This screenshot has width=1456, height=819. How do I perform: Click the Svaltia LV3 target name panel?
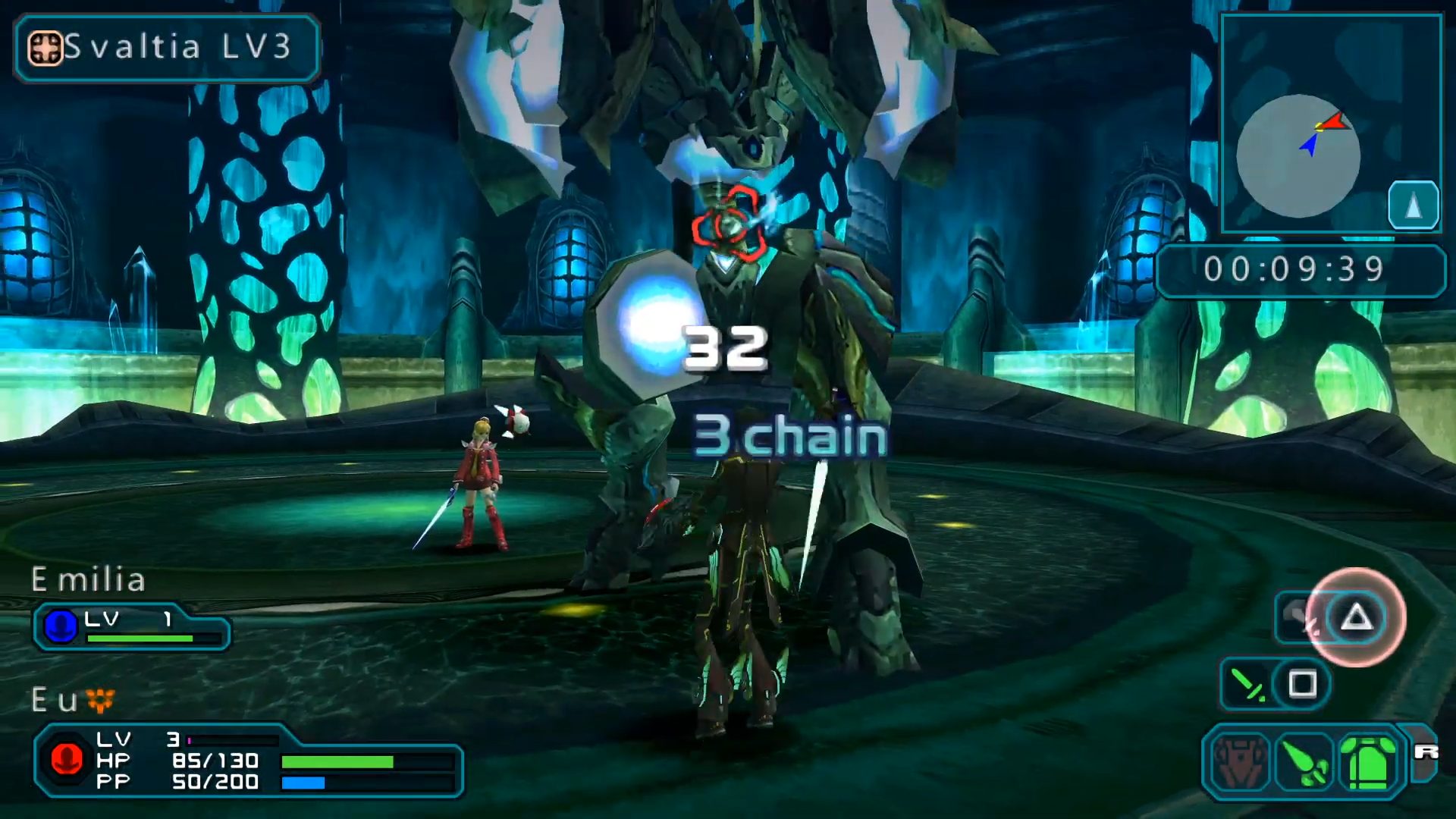pyautogui.click(x=167, y=48)
